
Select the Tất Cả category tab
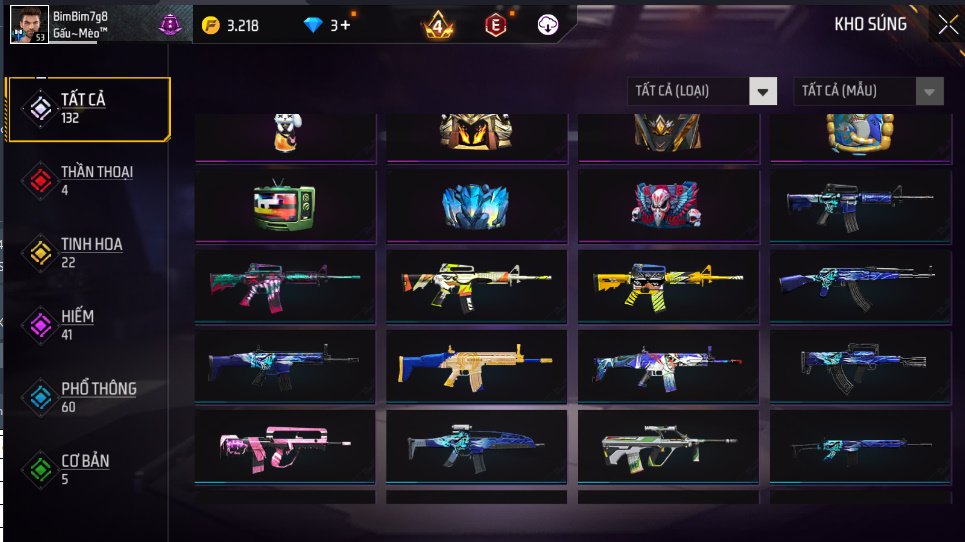(x=88, y=107)
